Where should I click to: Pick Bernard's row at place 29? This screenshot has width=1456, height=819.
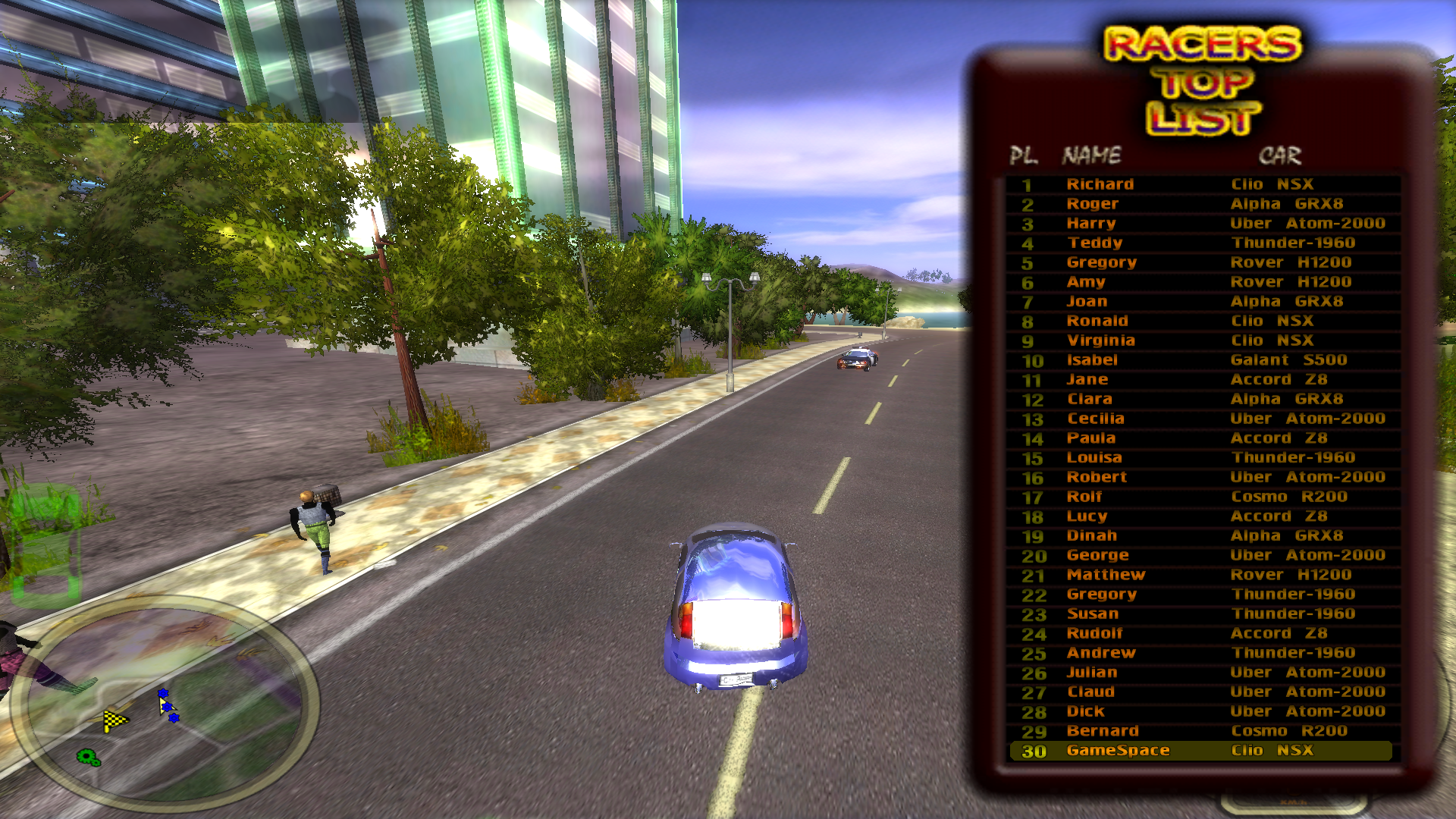point(1202,731)
